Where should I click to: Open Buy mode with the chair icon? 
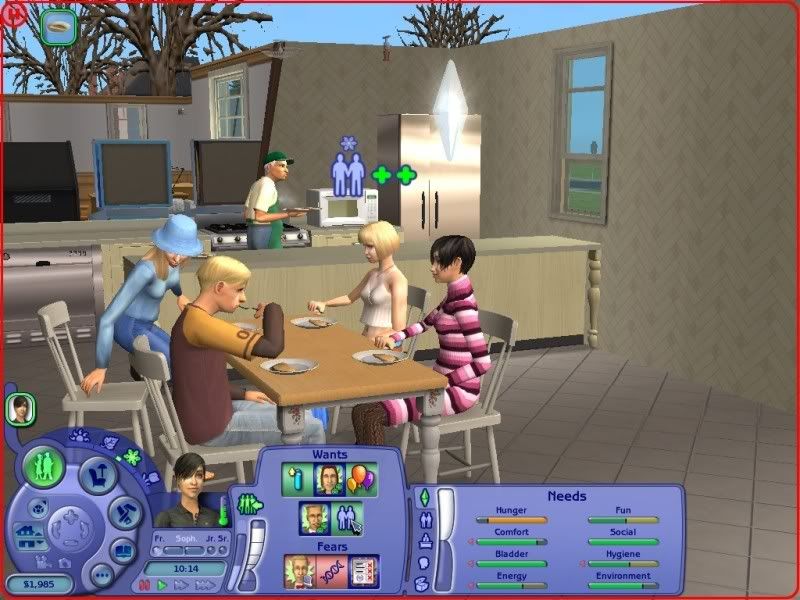click(96, 475)
